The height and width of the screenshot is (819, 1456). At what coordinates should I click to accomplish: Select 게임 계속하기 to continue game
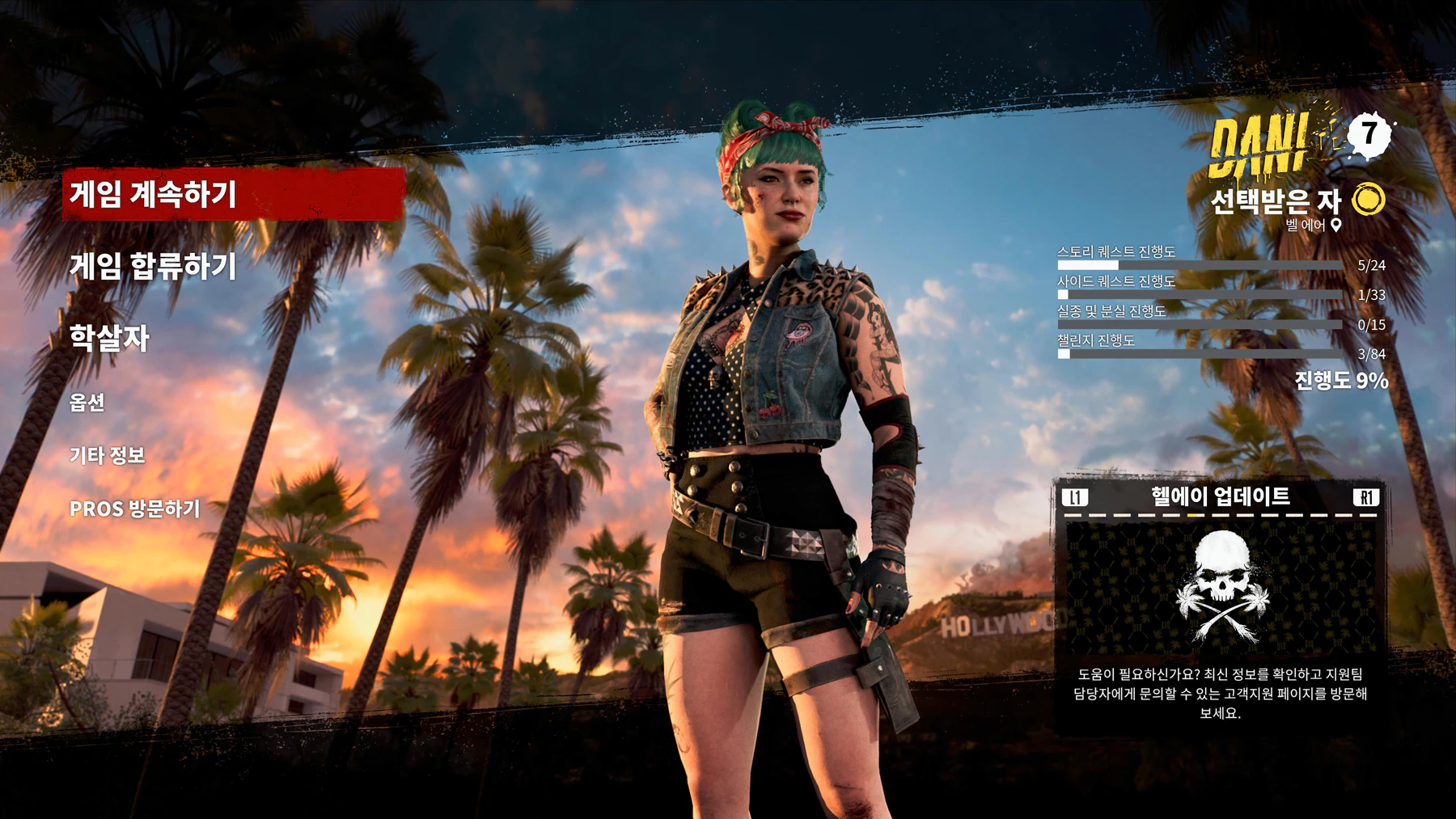pyautogui.click(x=153, y=195)
